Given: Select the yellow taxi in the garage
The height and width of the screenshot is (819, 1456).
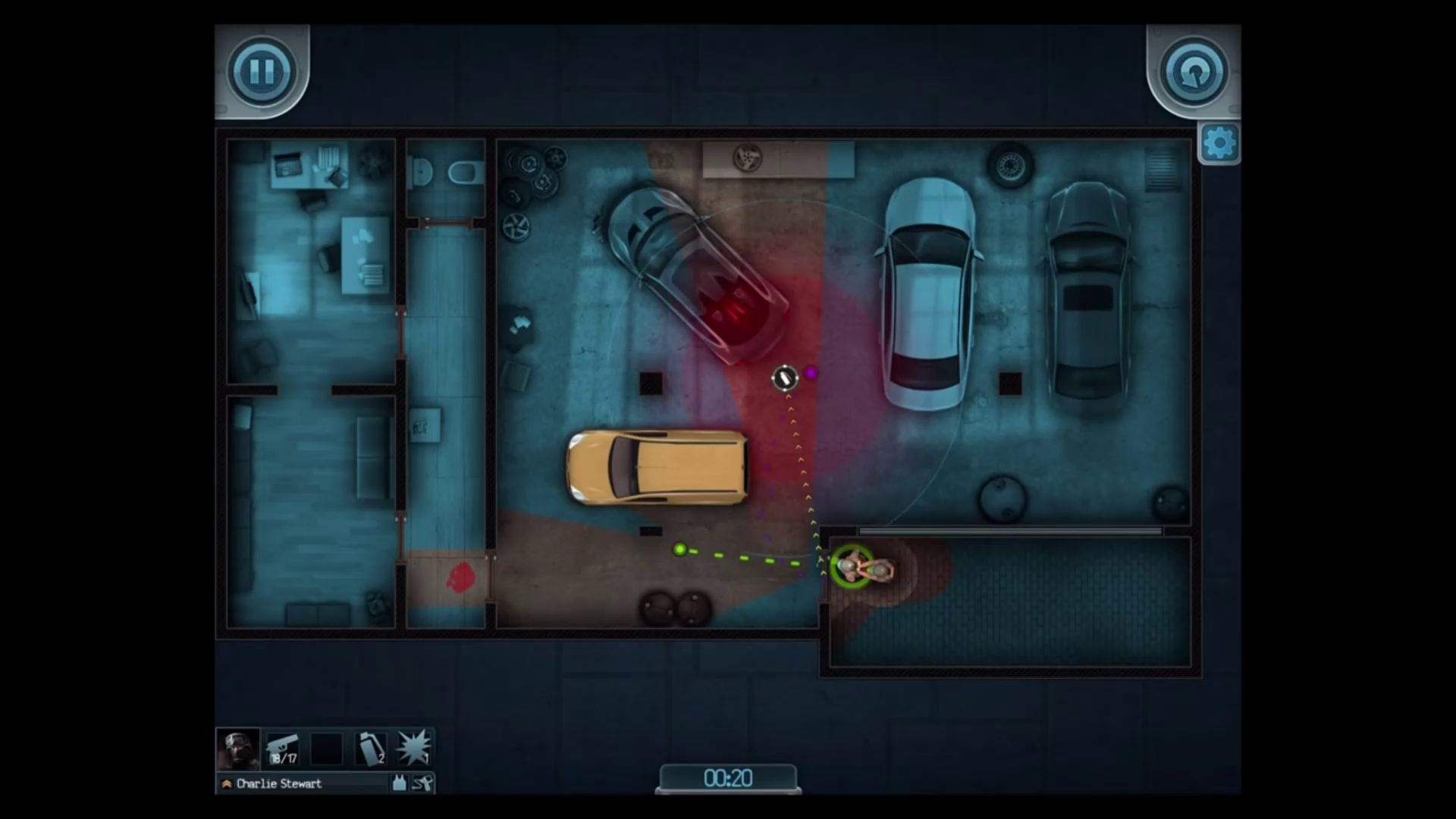Looking at the screenshot, I should 656,466.
